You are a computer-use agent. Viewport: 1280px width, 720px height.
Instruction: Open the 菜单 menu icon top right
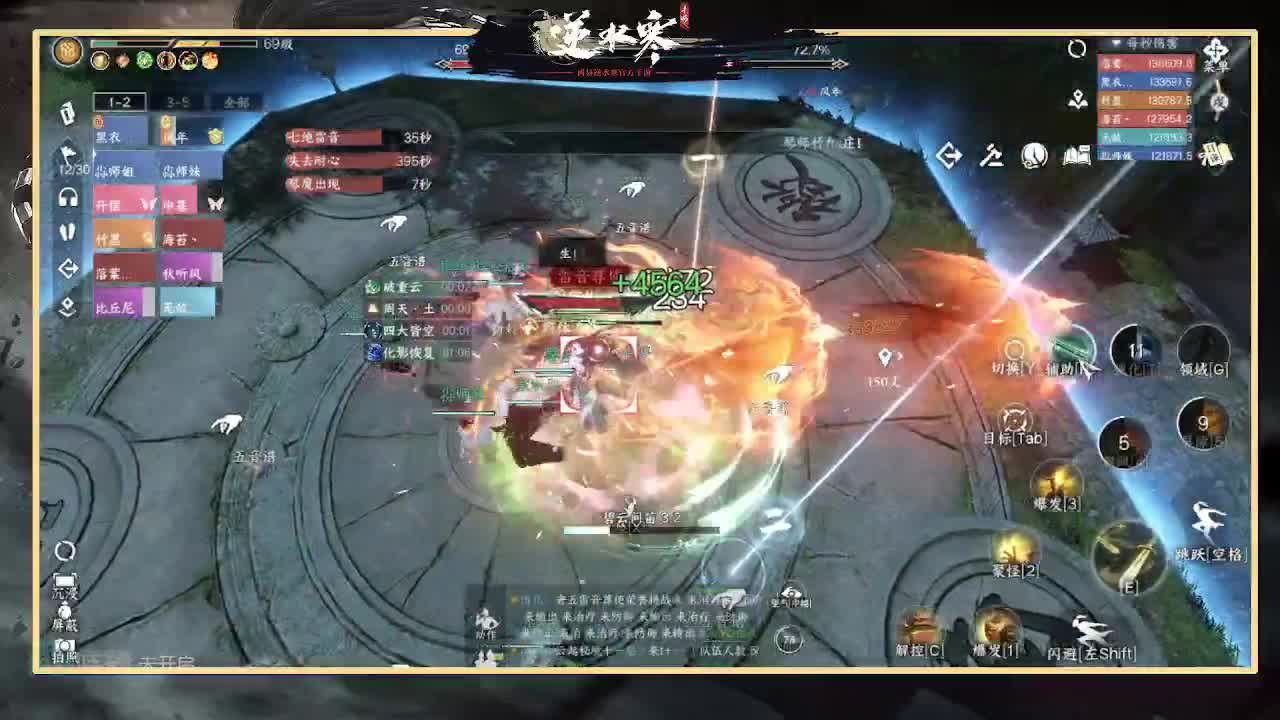[1216, 51]
